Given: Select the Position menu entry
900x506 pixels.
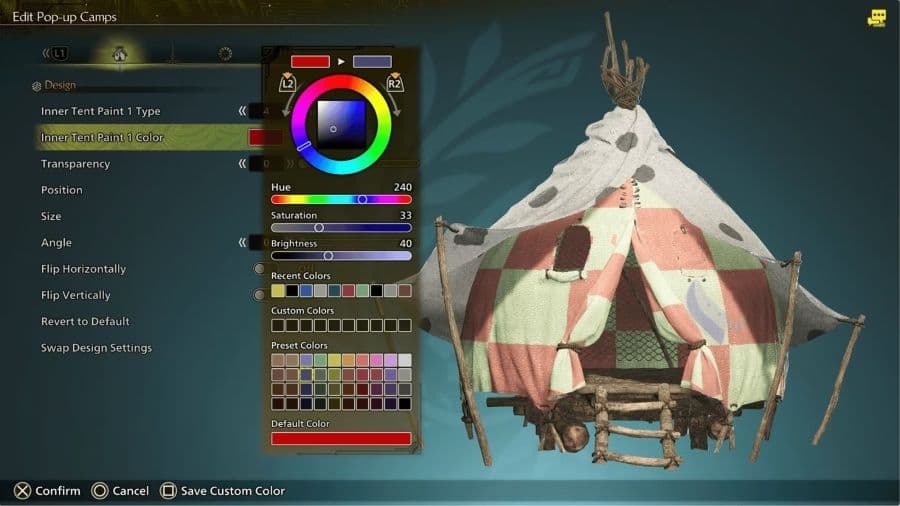Looking at the screenshot, I should point(62,190).
